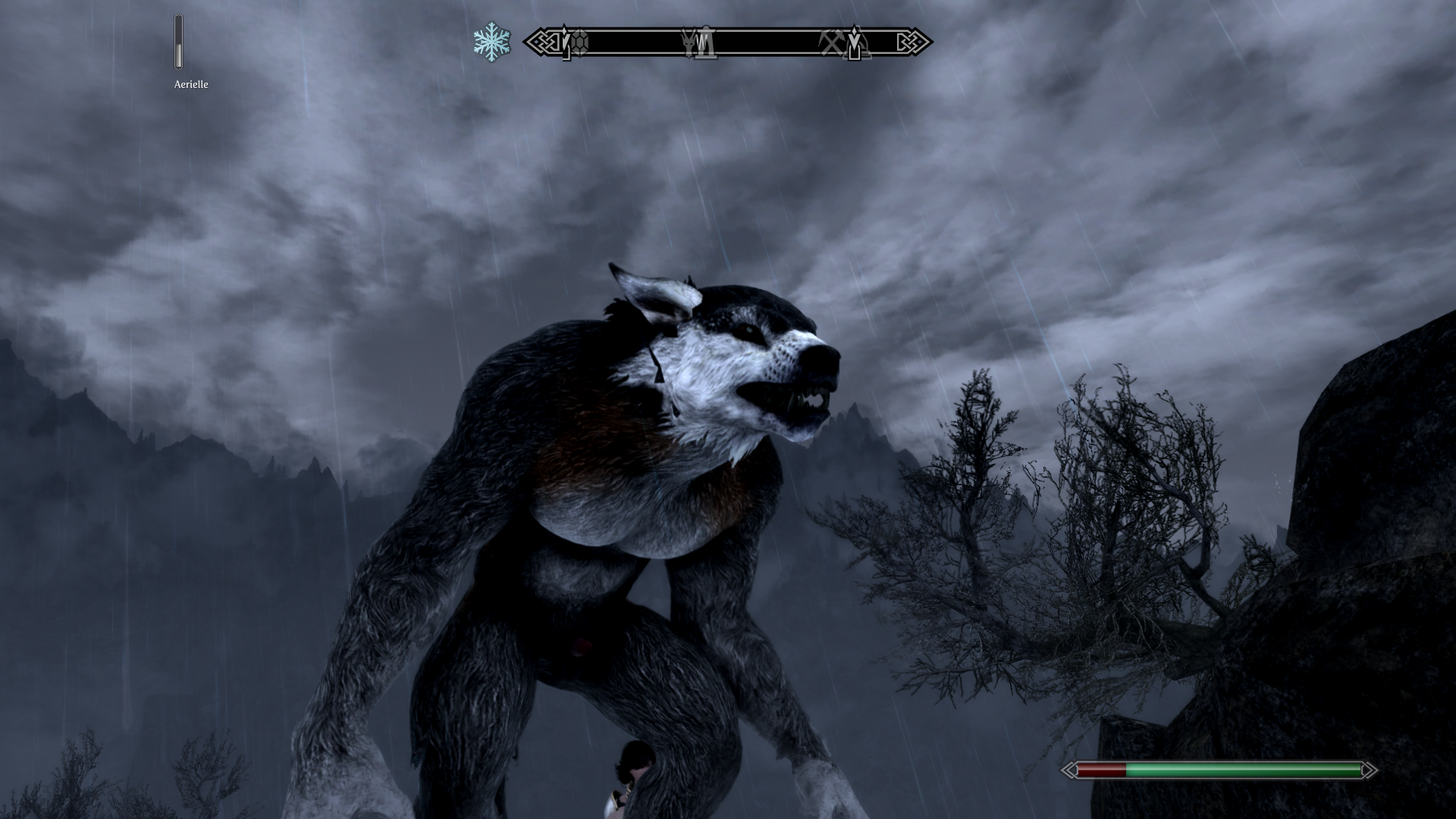Click the town marker beside the dragon icon
The height and width of the screenshot is (819, 1456).
(707, 44)
